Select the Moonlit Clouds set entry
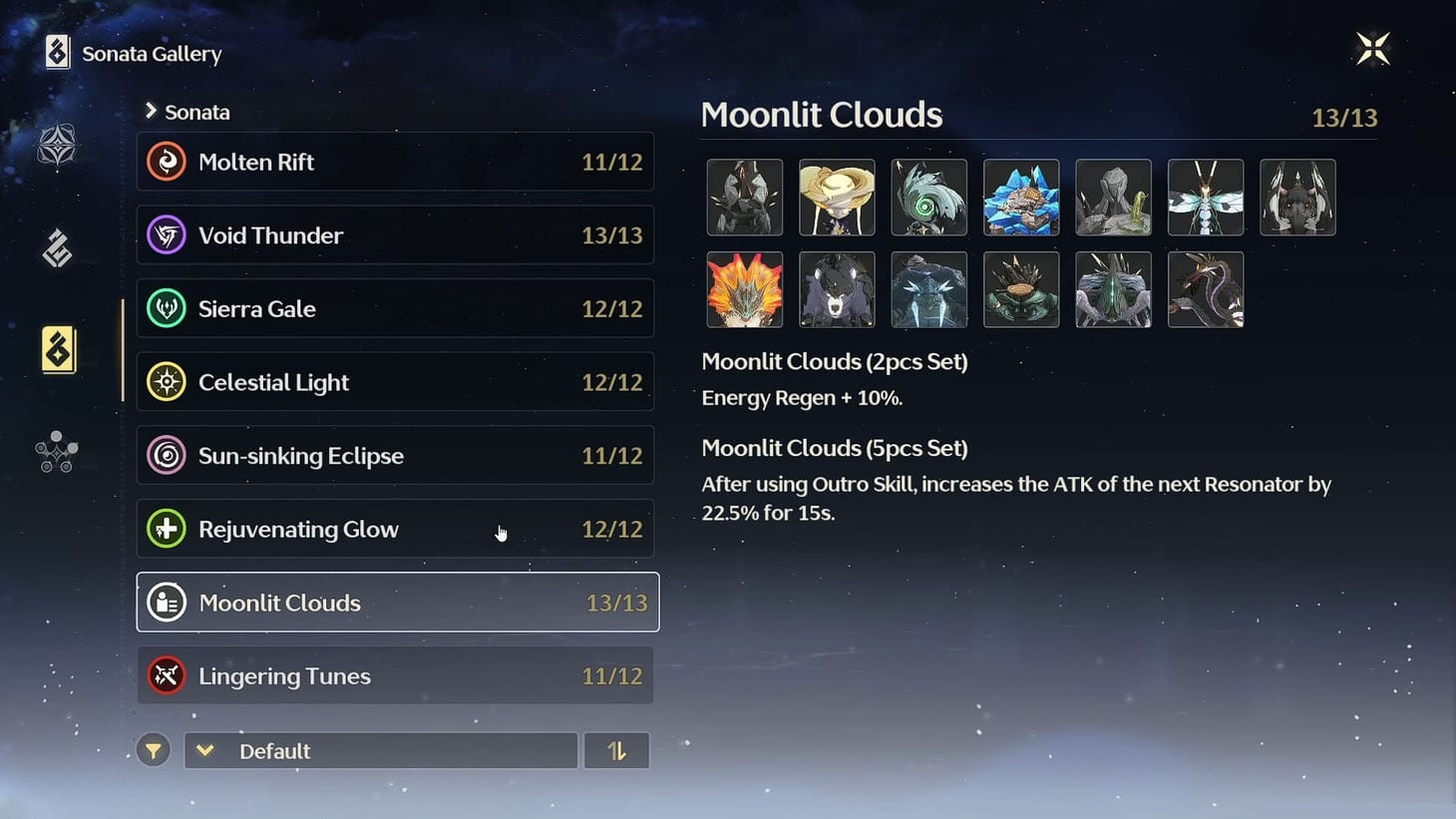Viewport: 1456px width, 819px height. click(x=396, y=603)
